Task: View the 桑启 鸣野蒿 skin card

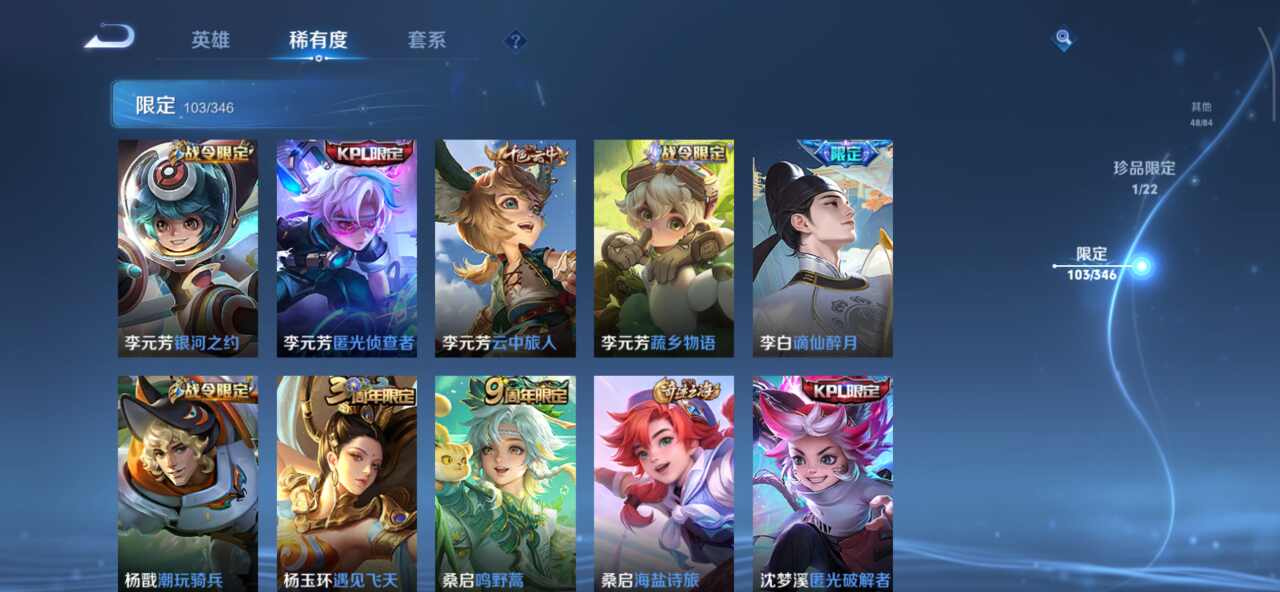Action: [505, 483]
